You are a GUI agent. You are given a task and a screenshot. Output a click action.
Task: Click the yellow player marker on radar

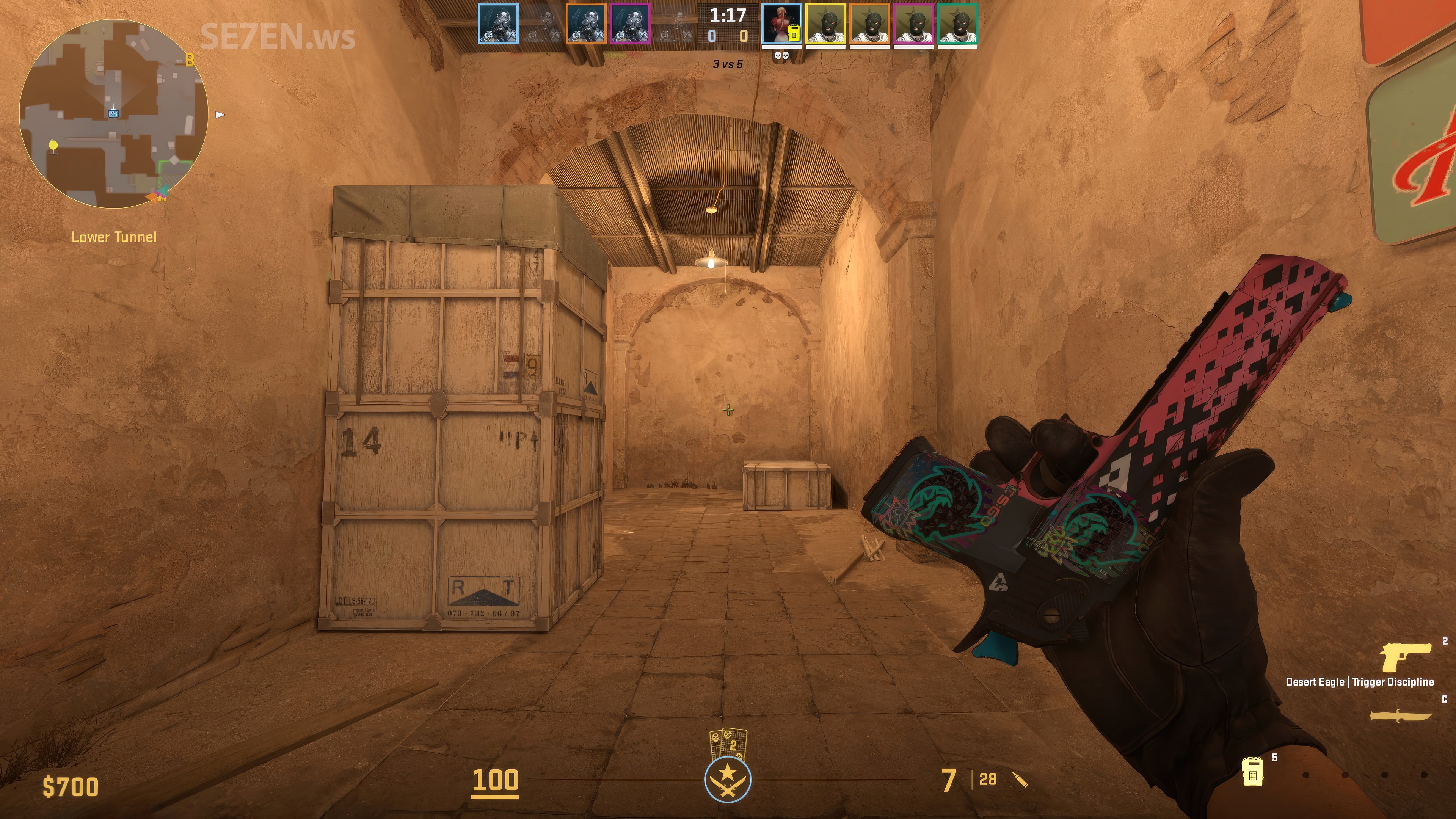(53, 146)
